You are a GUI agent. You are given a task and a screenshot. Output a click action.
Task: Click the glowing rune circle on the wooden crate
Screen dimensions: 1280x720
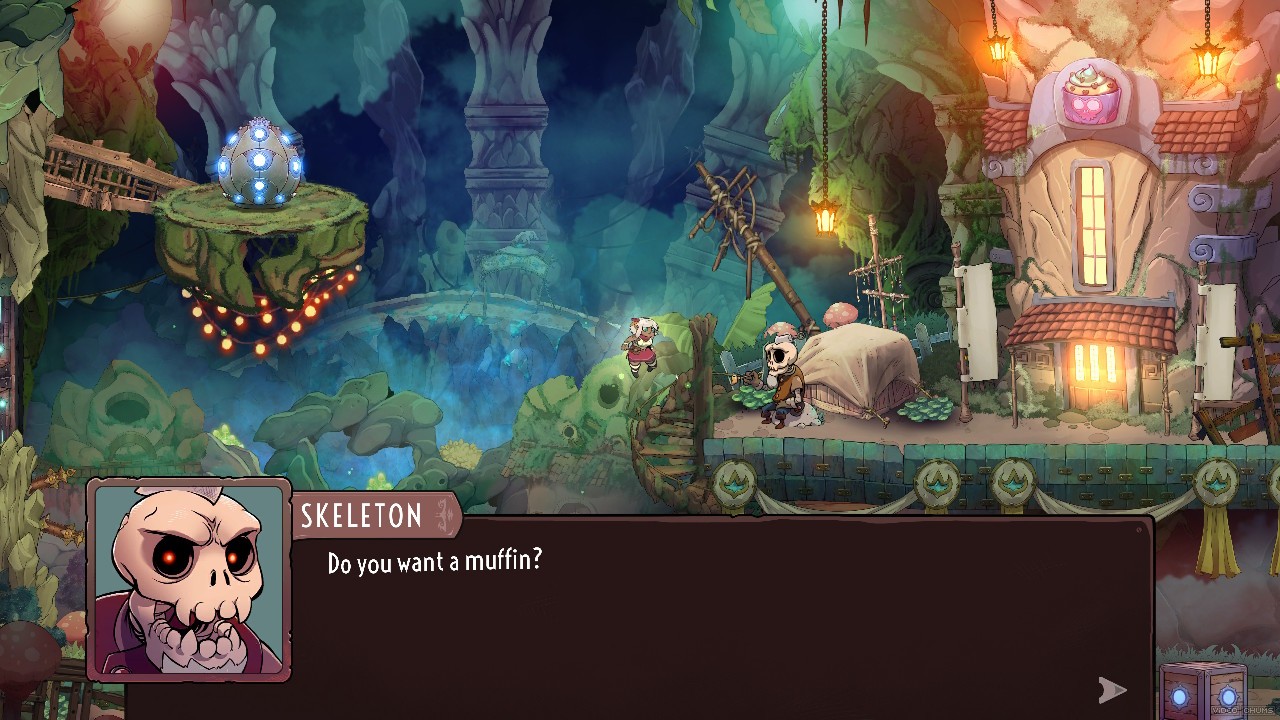[x=1178, y=697]
